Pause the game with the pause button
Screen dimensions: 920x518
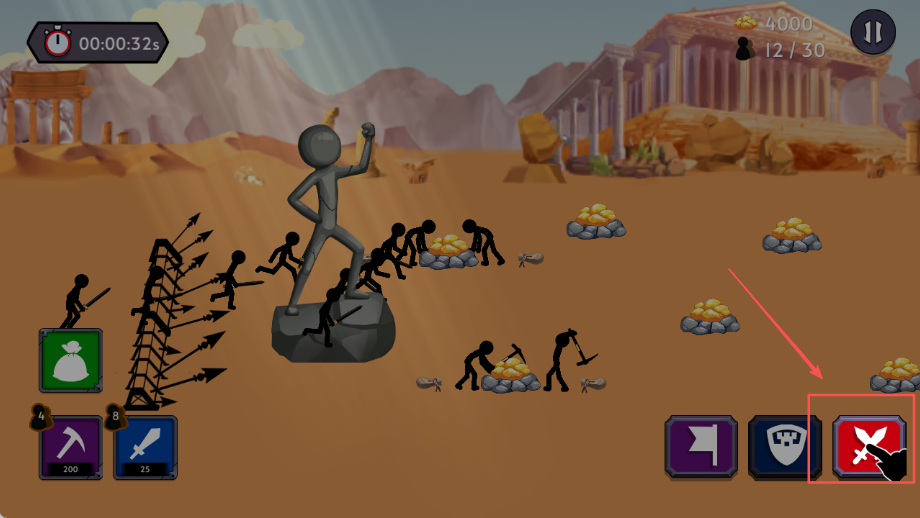coord(872,32)
